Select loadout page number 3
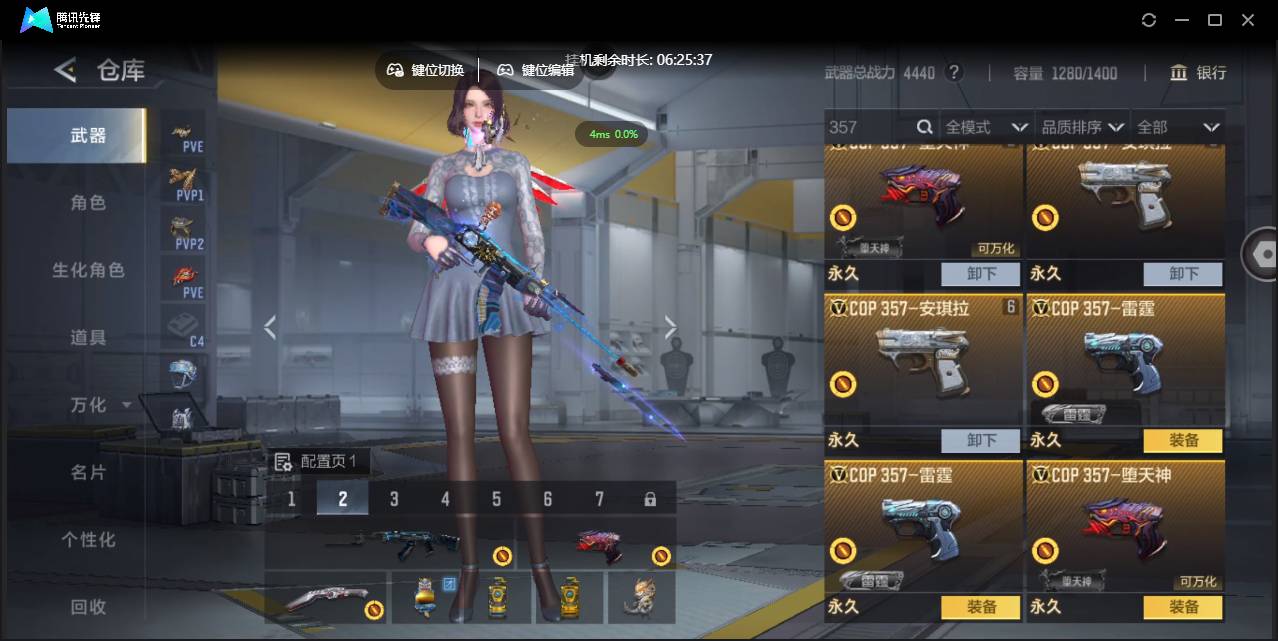The width and height of the screenshot is (1278, 641). 394,498
